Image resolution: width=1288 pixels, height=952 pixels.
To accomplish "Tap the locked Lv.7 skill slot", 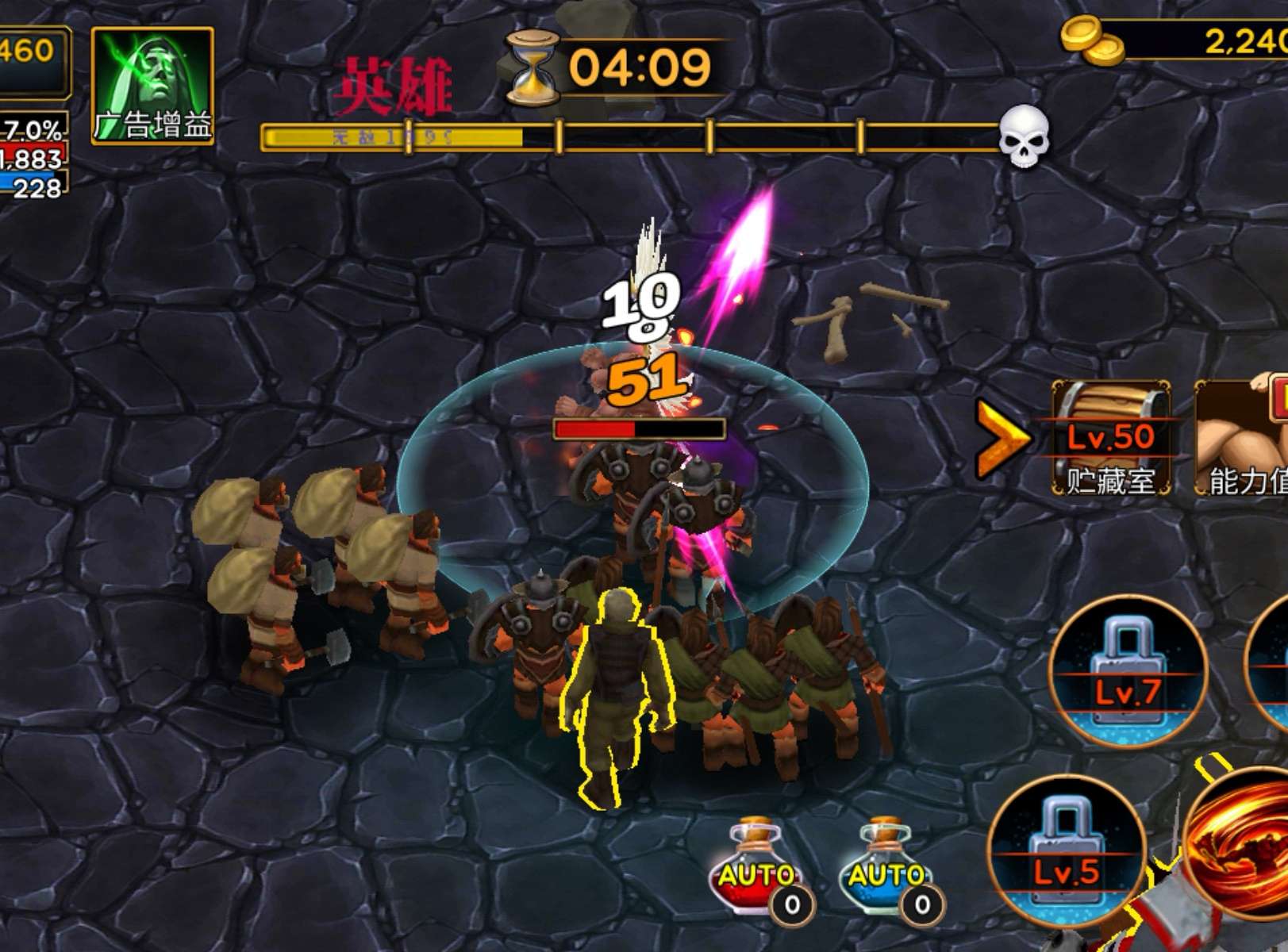I will point(1128,671).
